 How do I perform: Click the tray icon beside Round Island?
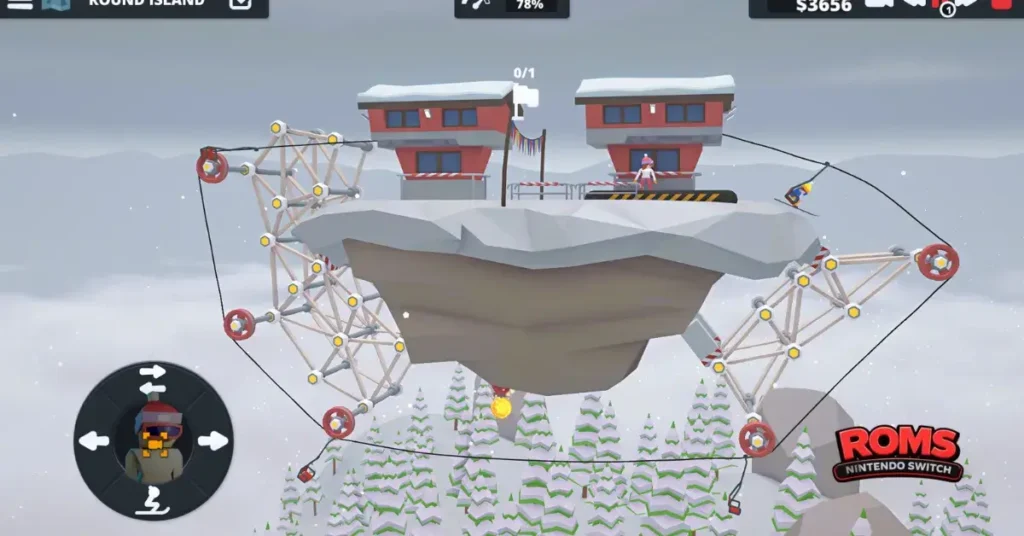[x=240, y=4]
